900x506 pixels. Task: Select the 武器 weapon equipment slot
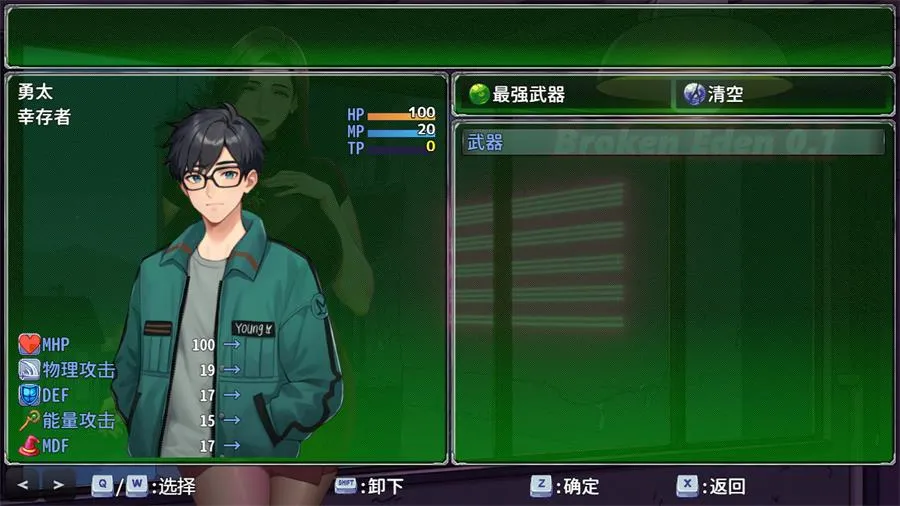pos(673,143)
